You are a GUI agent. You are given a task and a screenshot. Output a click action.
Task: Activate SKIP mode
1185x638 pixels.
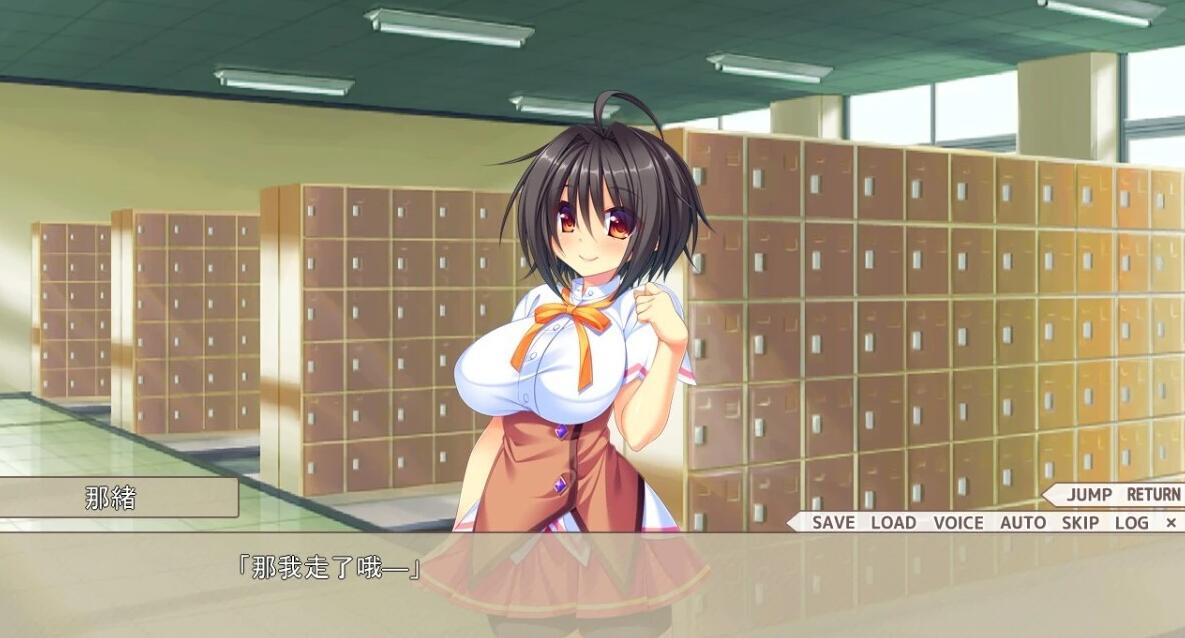coord(1080,522)
